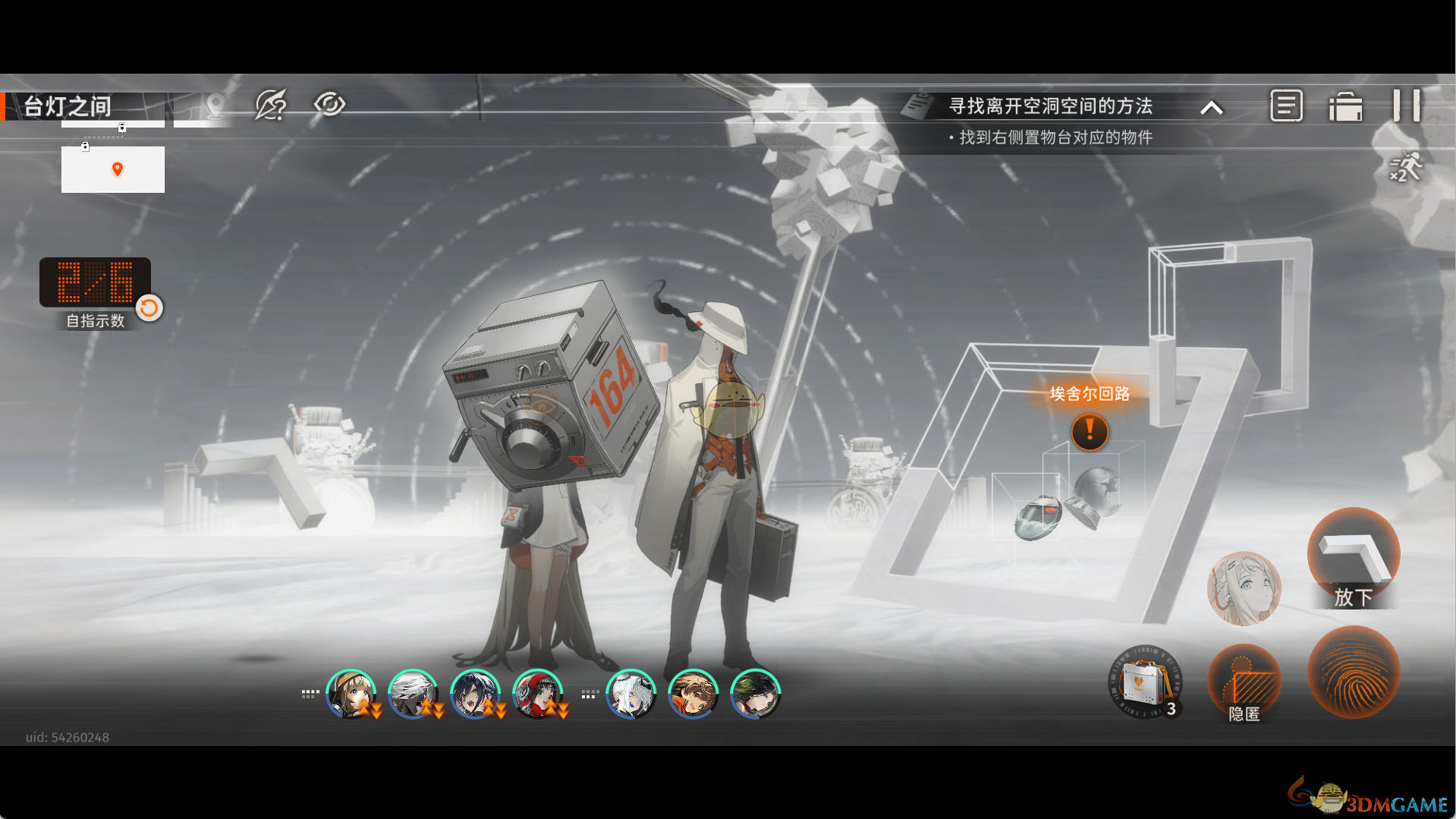Open the log list icon
The image size is (1456, 819).
click(1286, 106)
